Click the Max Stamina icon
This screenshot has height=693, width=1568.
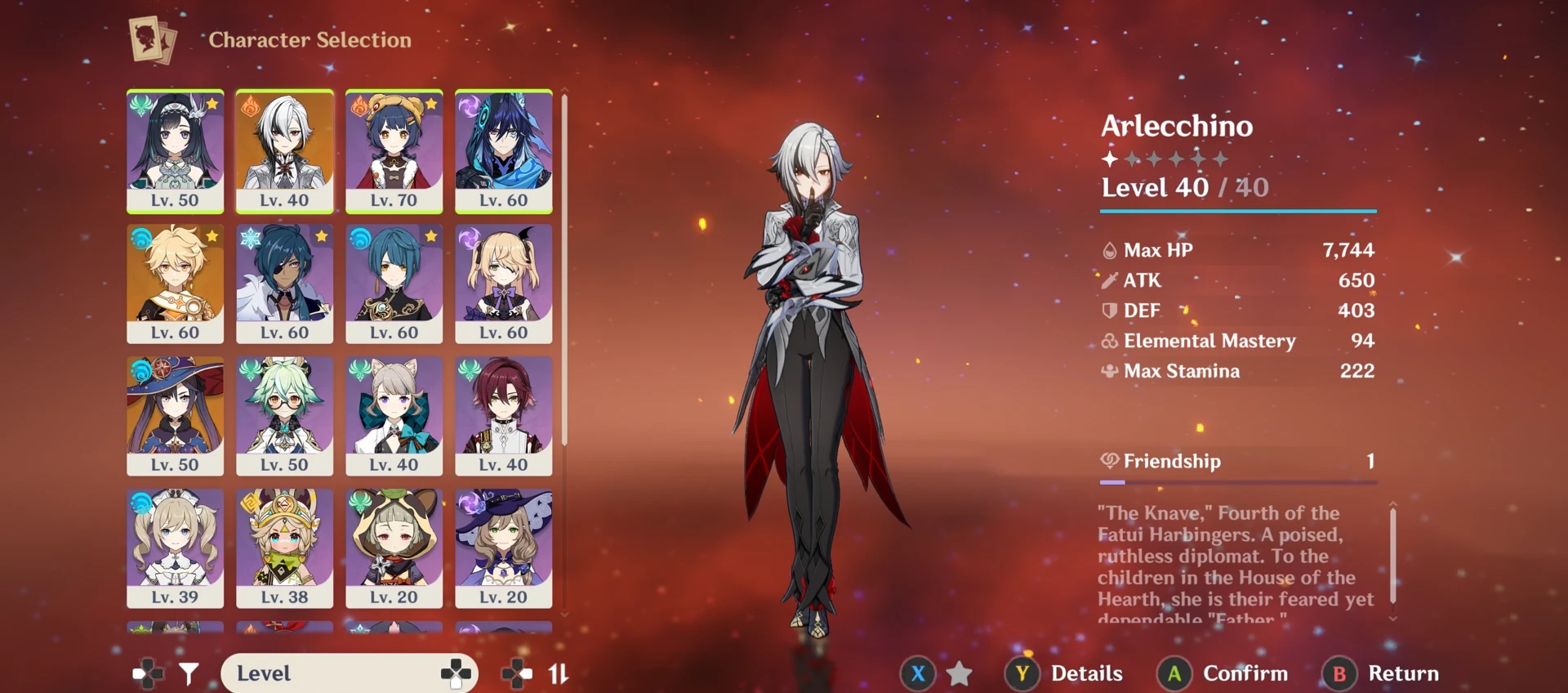(1109, 371)
